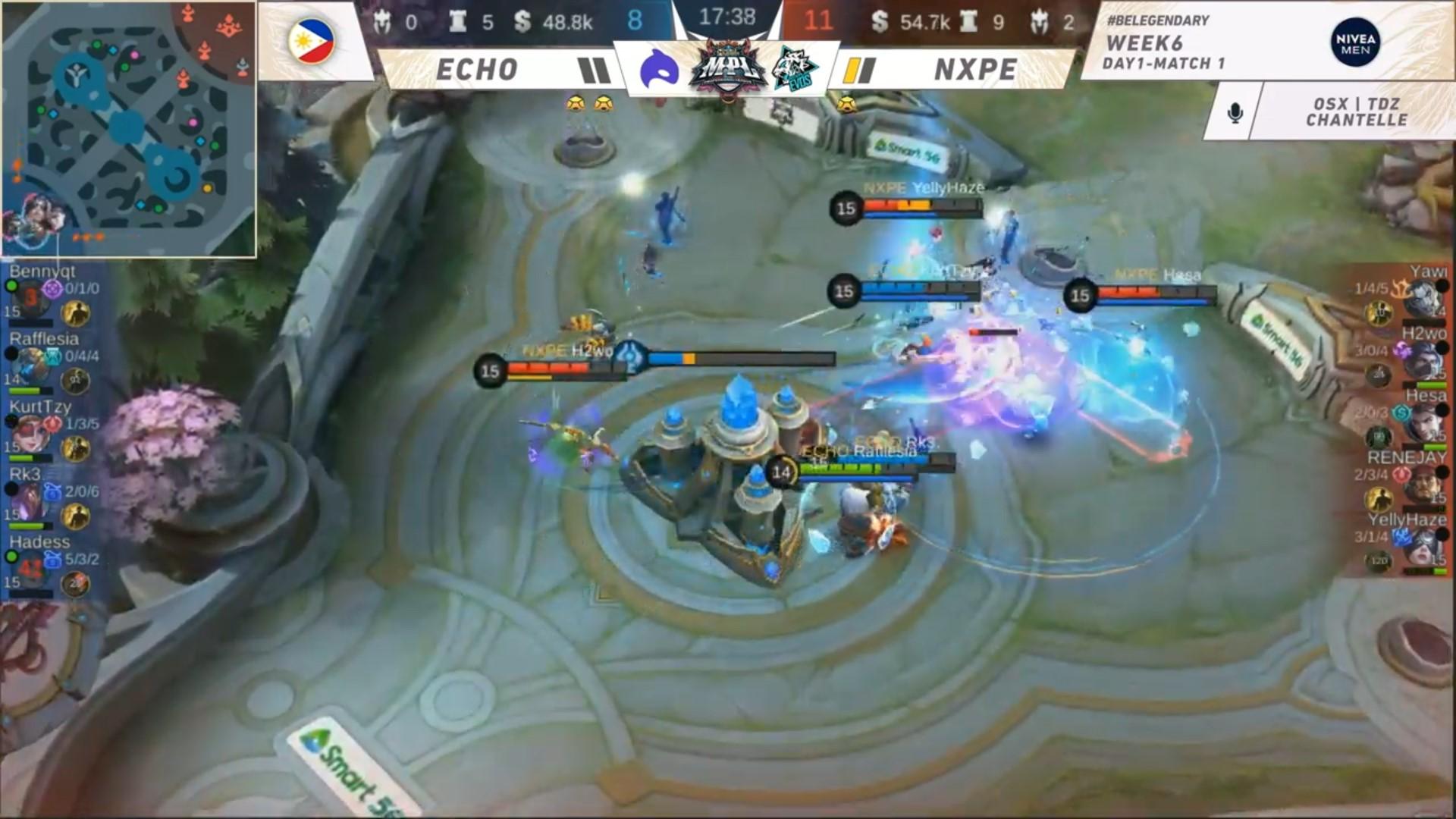Pick Hesa's hero portrait

point(1421,423)
